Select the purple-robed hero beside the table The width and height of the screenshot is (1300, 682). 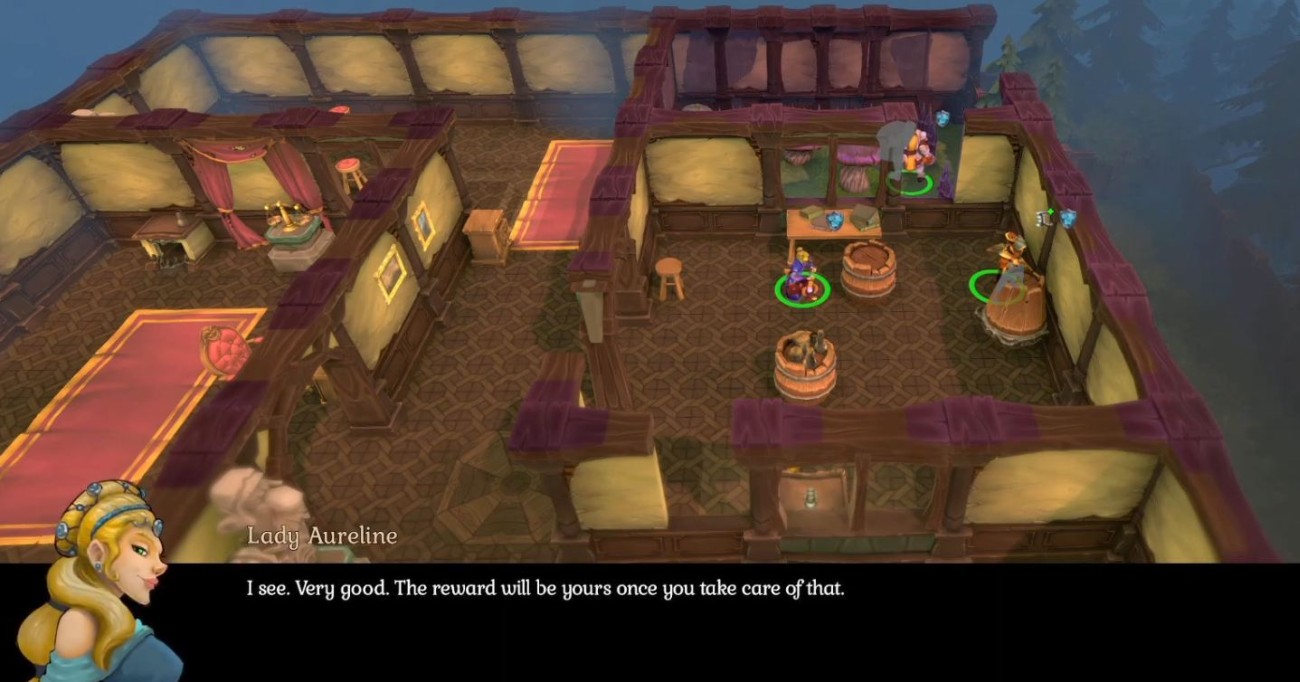click(800, 280)
